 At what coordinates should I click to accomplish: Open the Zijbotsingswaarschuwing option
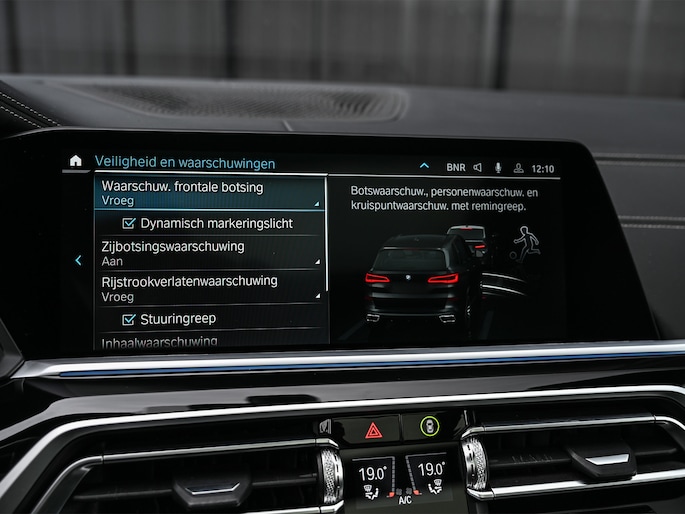pos(210,253)
